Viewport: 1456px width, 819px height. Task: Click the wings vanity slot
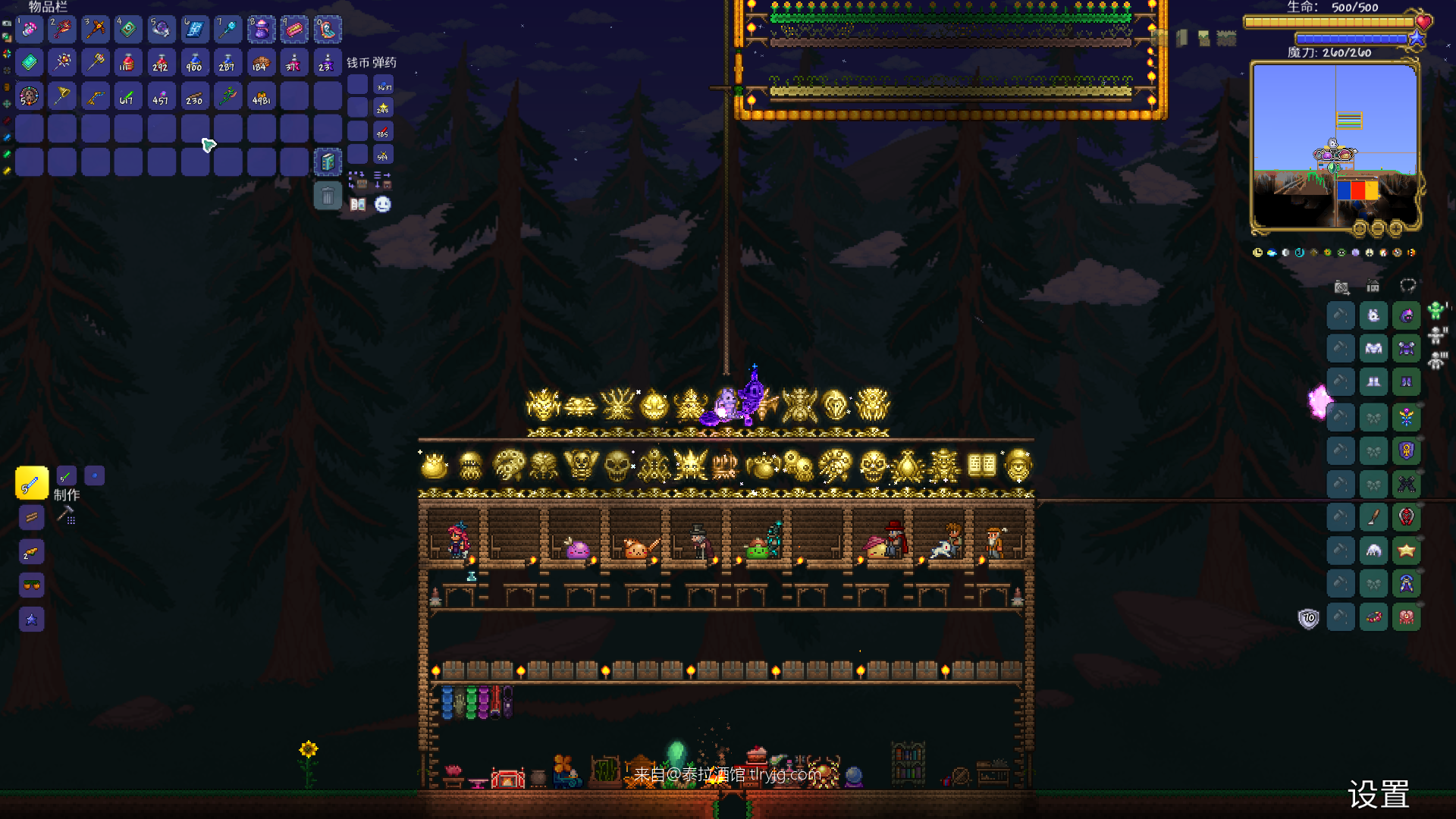coord(1373,551)
